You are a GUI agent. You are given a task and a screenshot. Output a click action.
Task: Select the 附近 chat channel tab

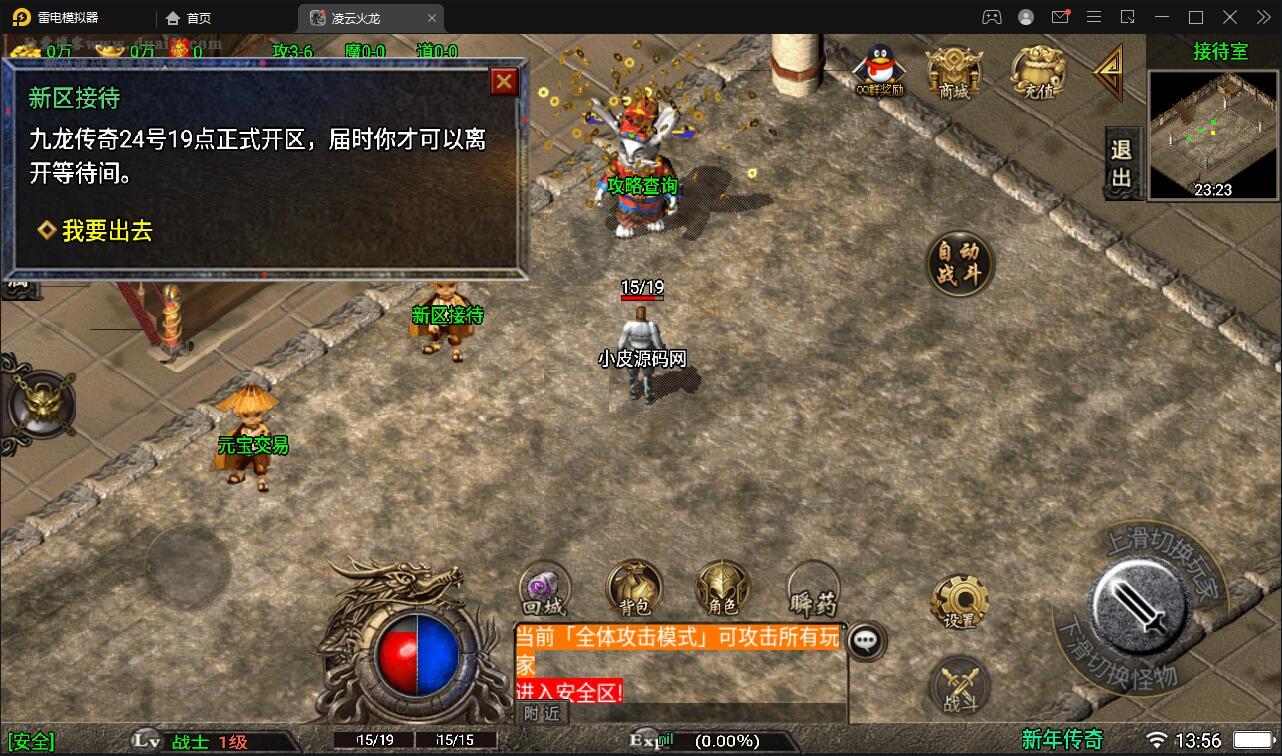[543, 714]
